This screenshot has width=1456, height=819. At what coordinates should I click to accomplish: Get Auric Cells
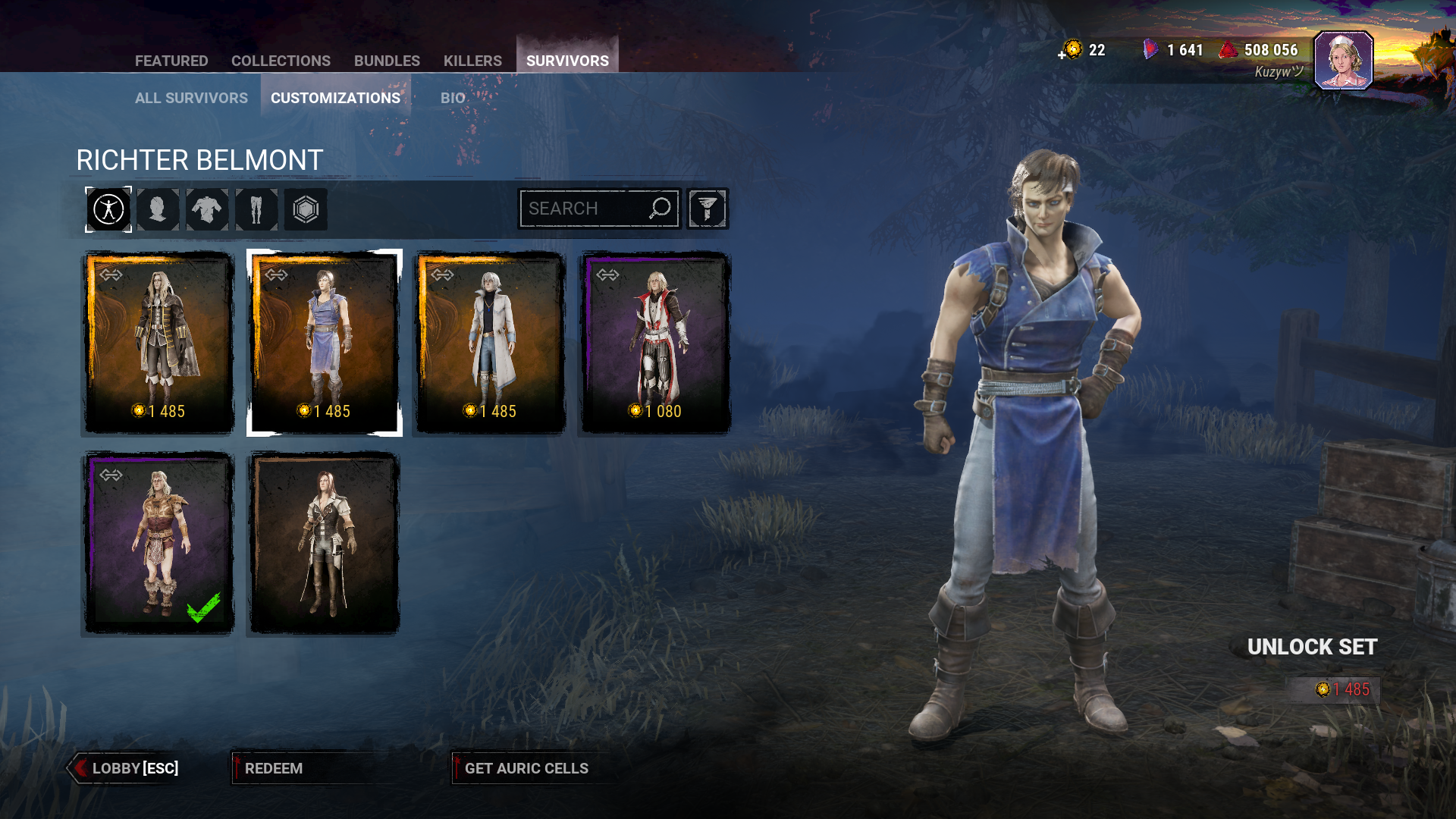pos(526,768)
